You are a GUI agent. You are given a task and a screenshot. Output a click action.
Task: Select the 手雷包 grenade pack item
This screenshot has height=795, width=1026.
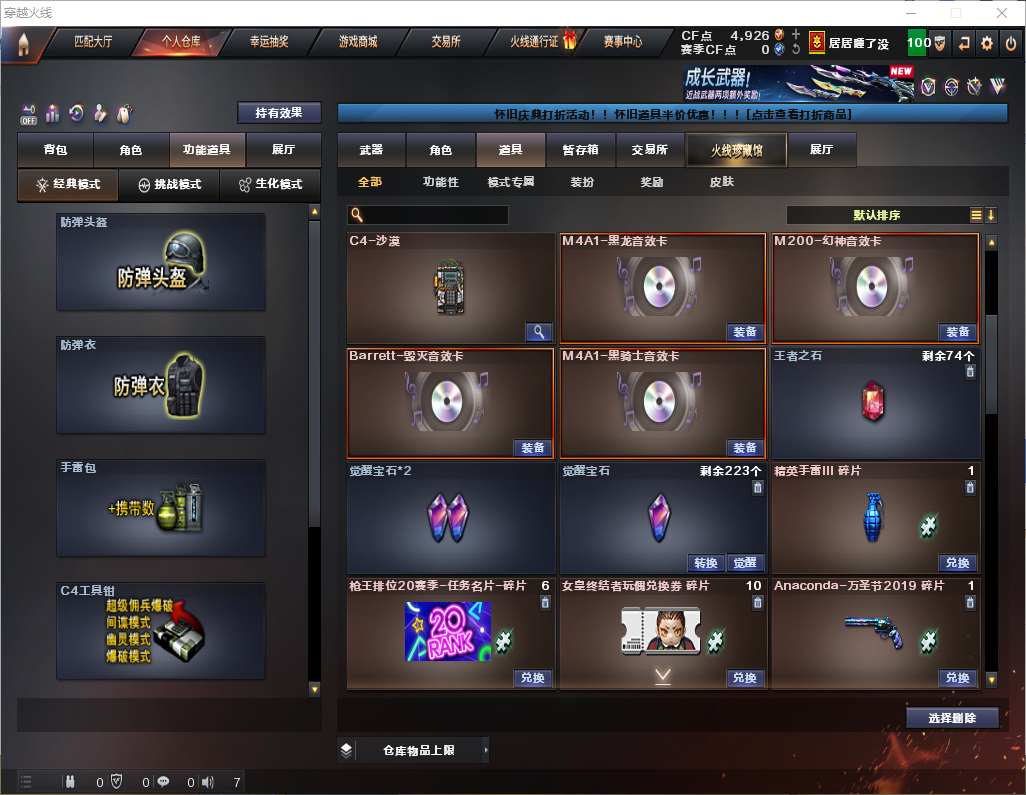click(x=161, y=508)
